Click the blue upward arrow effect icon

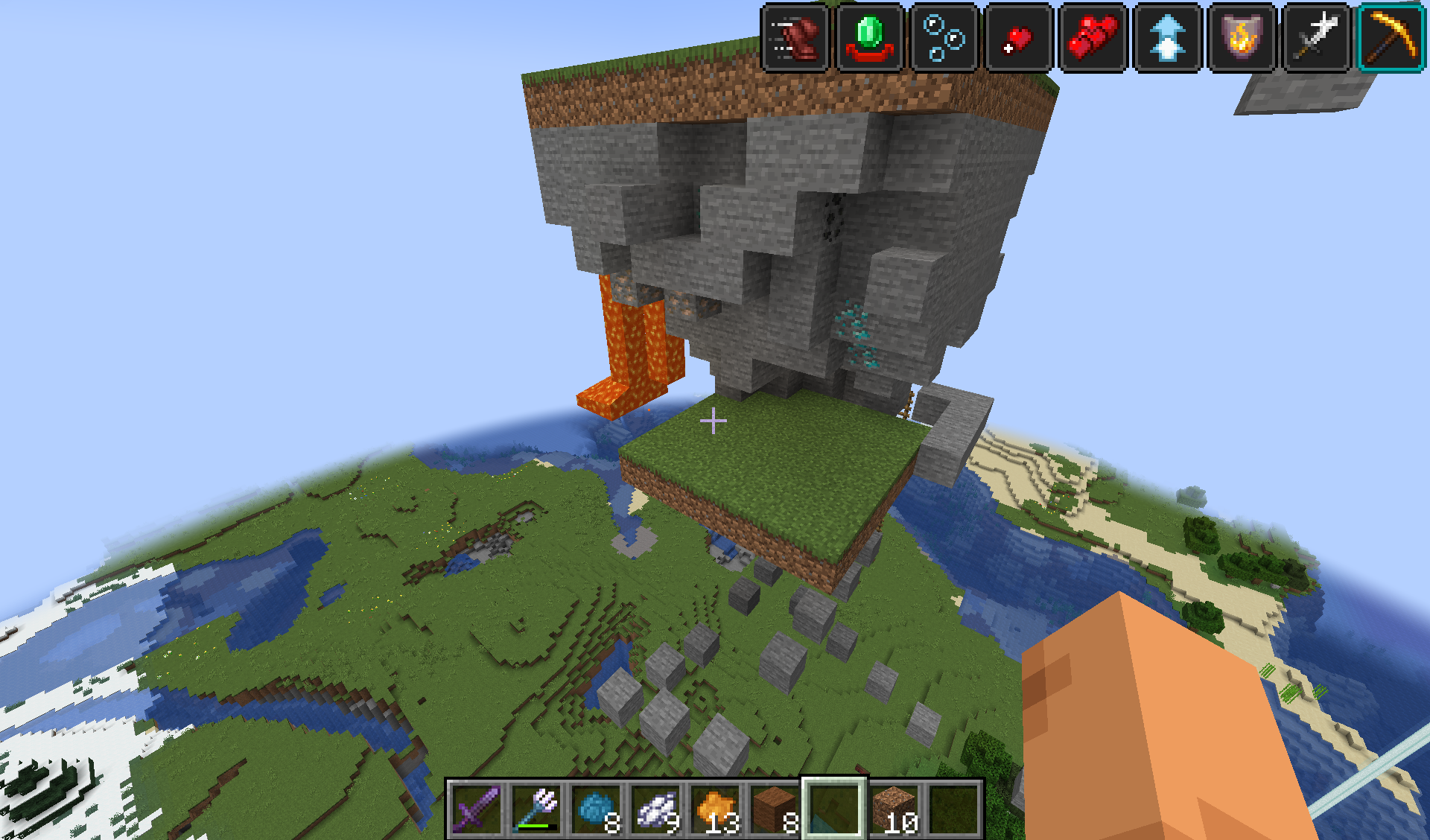tap(1167, 37)
